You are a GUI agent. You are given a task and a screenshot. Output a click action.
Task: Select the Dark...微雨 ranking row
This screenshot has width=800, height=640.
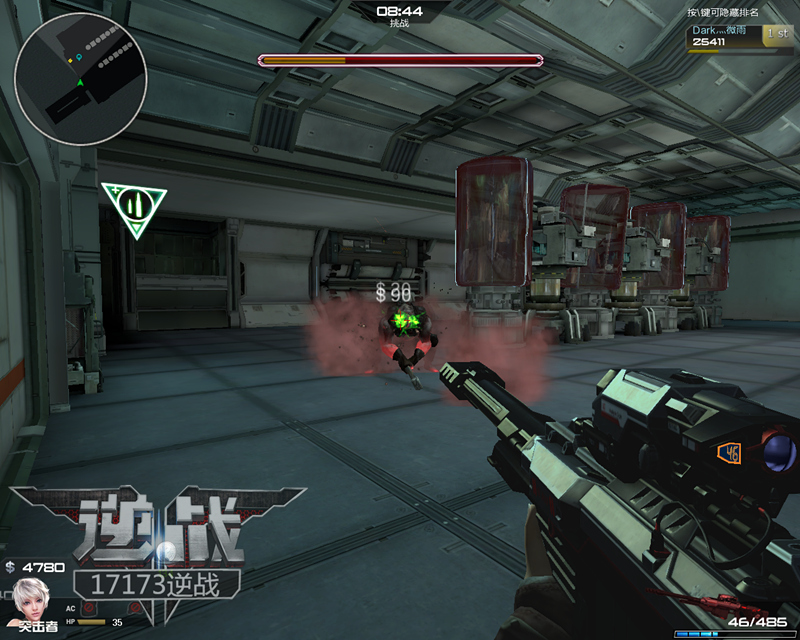coord(740,37)
